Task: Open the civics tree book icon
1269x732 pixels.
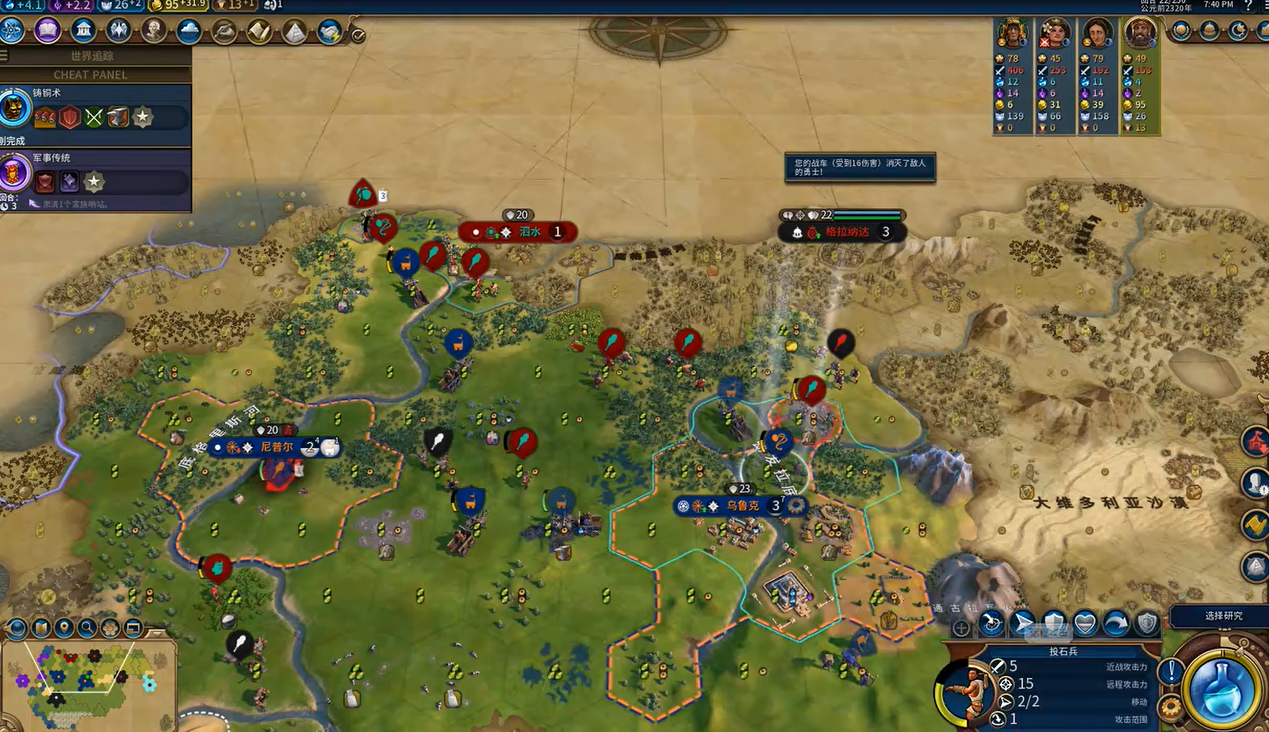Action: 47,31
